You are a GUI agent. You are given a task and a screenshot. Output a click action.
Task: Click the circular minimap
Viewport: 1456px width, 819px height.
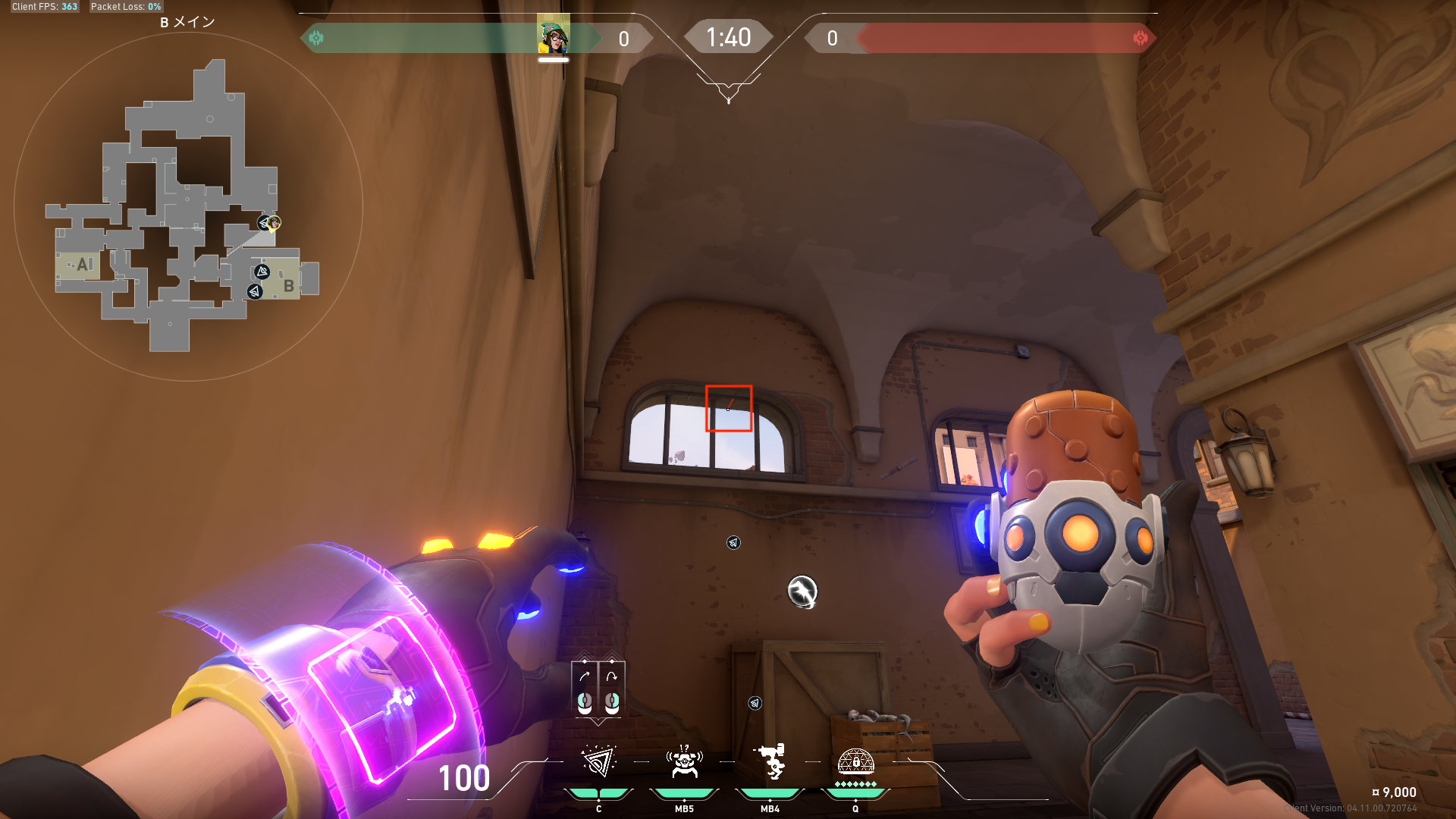click(188, 206)
